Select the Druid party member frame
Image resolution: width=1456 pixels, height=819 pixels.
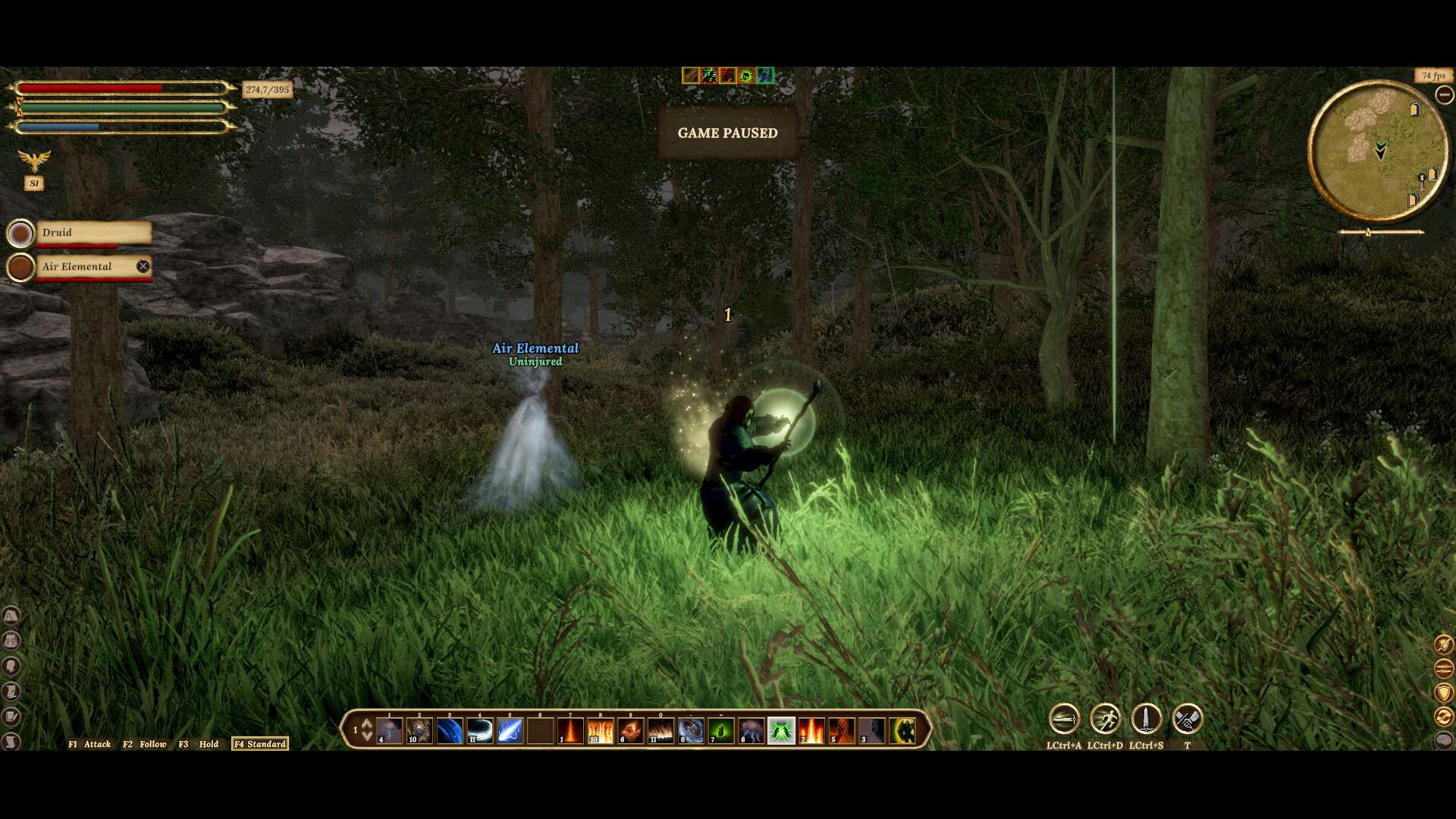(93, 233)
